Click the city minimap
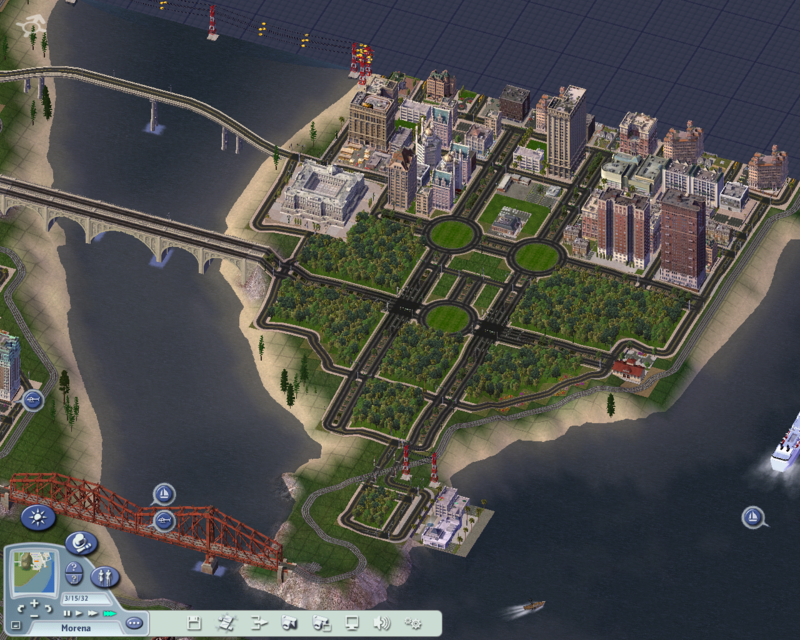The height and width of the screenshot is (640, 800). tap(33, 573)
